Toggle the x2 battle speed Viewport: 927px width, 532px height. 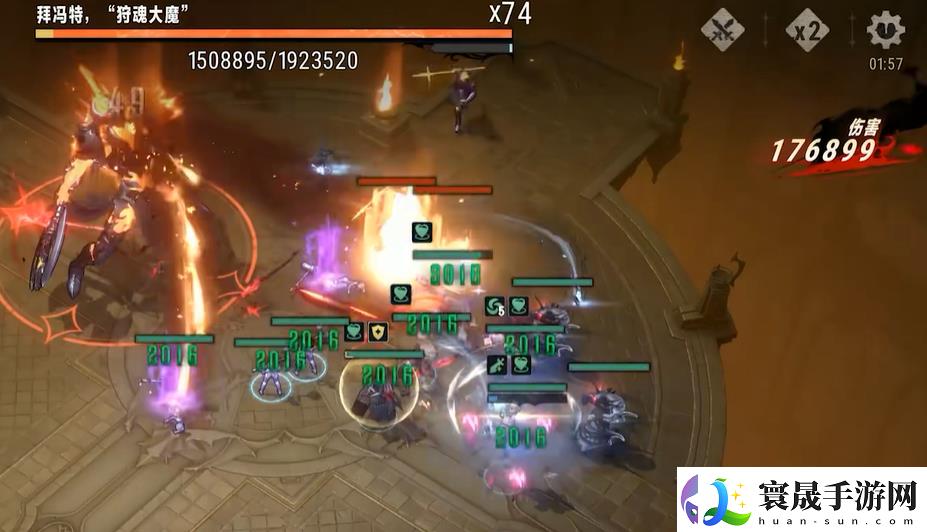tap(806, 31)
